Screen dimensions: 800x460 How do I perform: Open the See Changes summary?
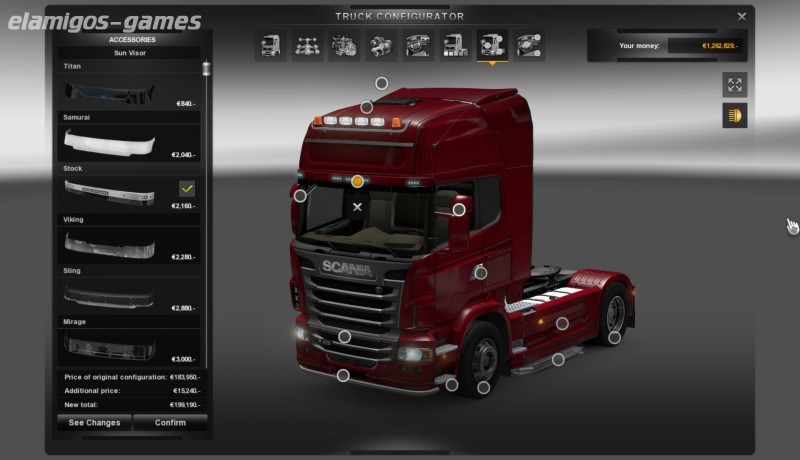point(94,423)
